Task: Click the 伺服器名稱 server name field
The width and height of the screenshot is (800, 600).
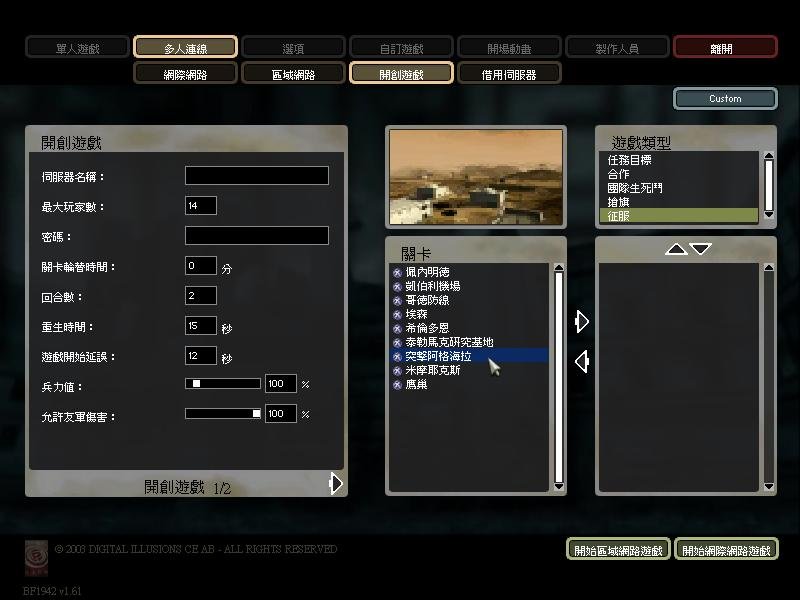Action: click(256, 176)
